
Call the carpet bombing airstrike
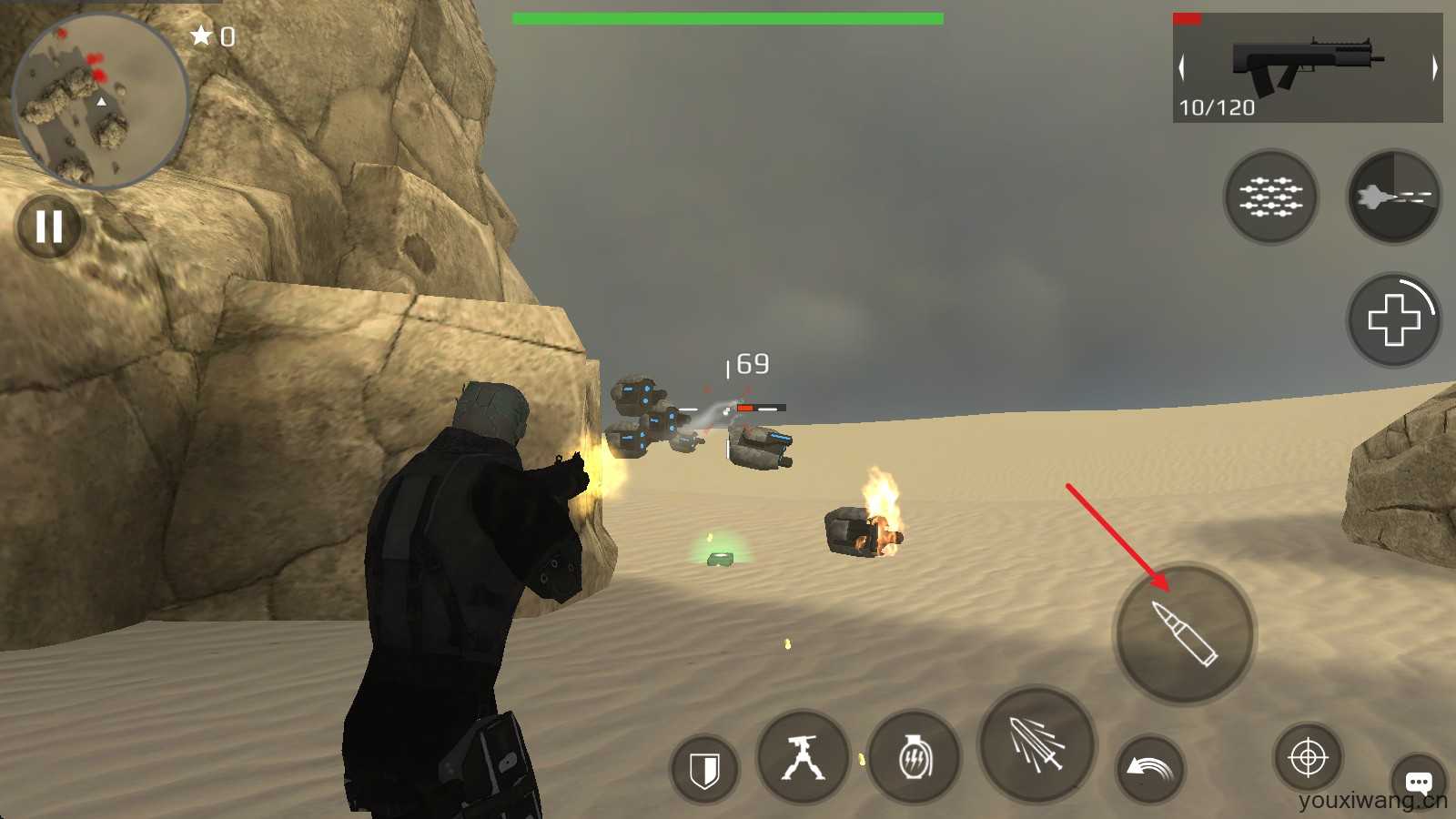1271,197
